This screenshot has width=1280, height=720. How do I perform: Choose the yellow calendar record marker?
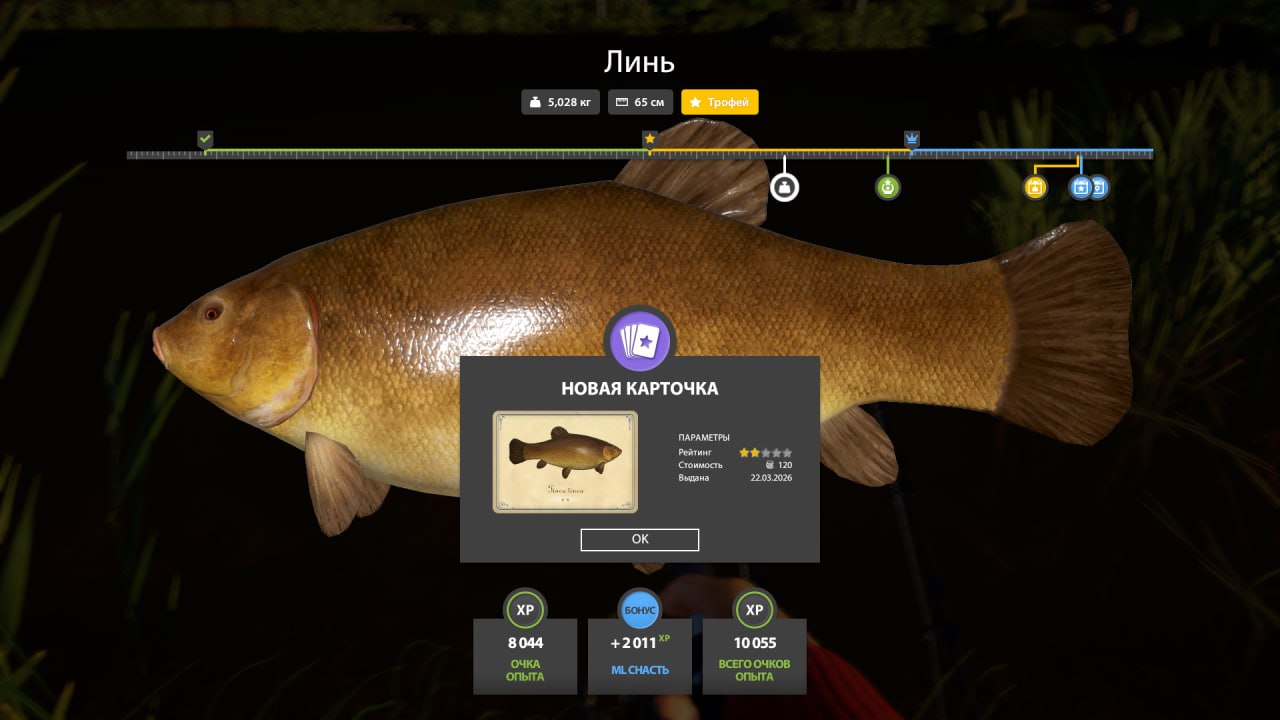(x=1035, y=187)
